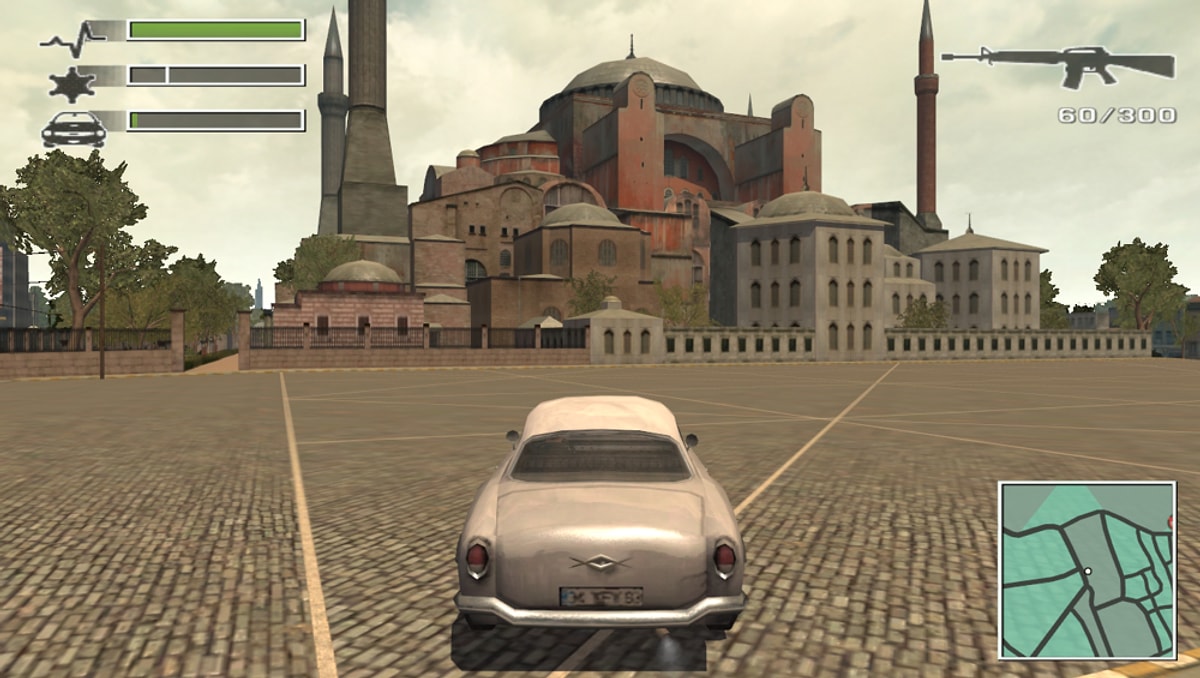This screenshot has width=1200, height=678.
Task: Click the white player marker on minimap
Action: [x=1088, y=572]
